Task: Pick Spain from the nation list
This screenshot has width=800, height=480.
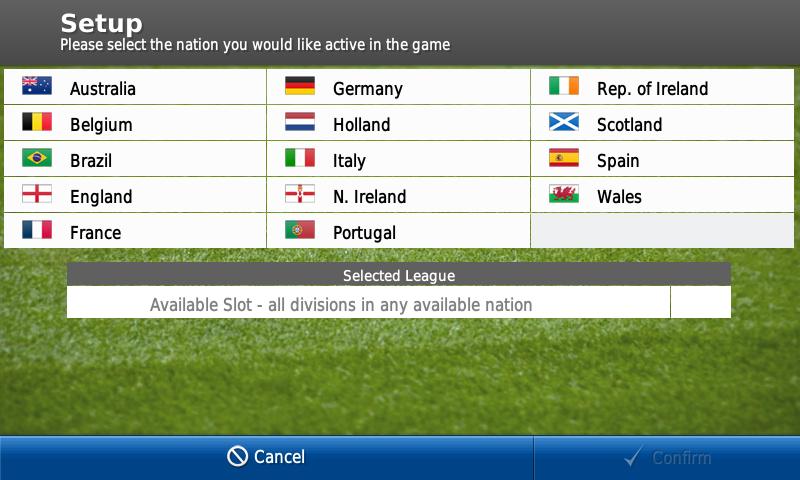Action: (x=662, y=160)
